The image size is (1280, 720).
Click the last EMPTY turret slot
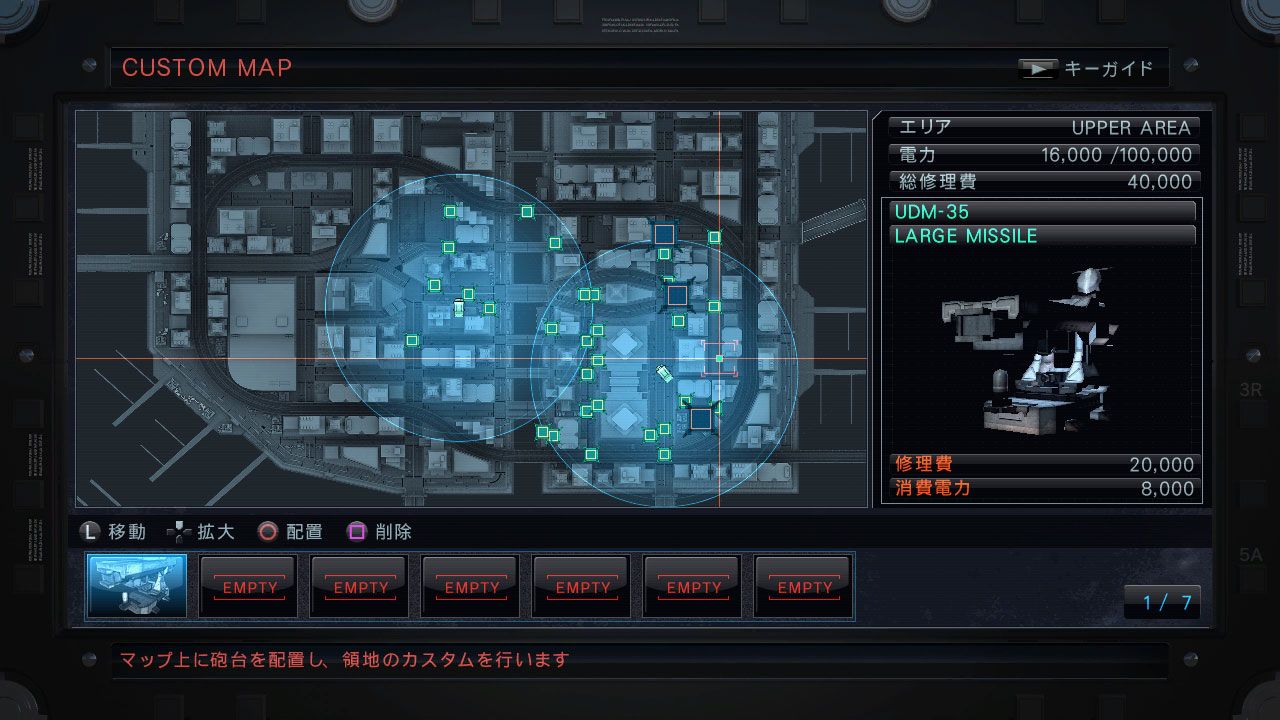[803, 587]
